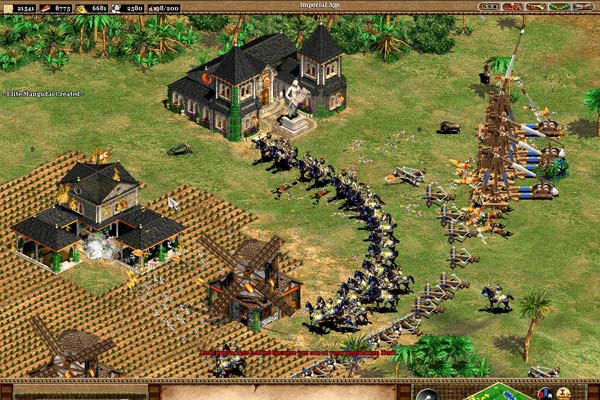Click the gold round button right of minimap
The width and height of the screenshot is (600, 400).
[x=563, y=393]
